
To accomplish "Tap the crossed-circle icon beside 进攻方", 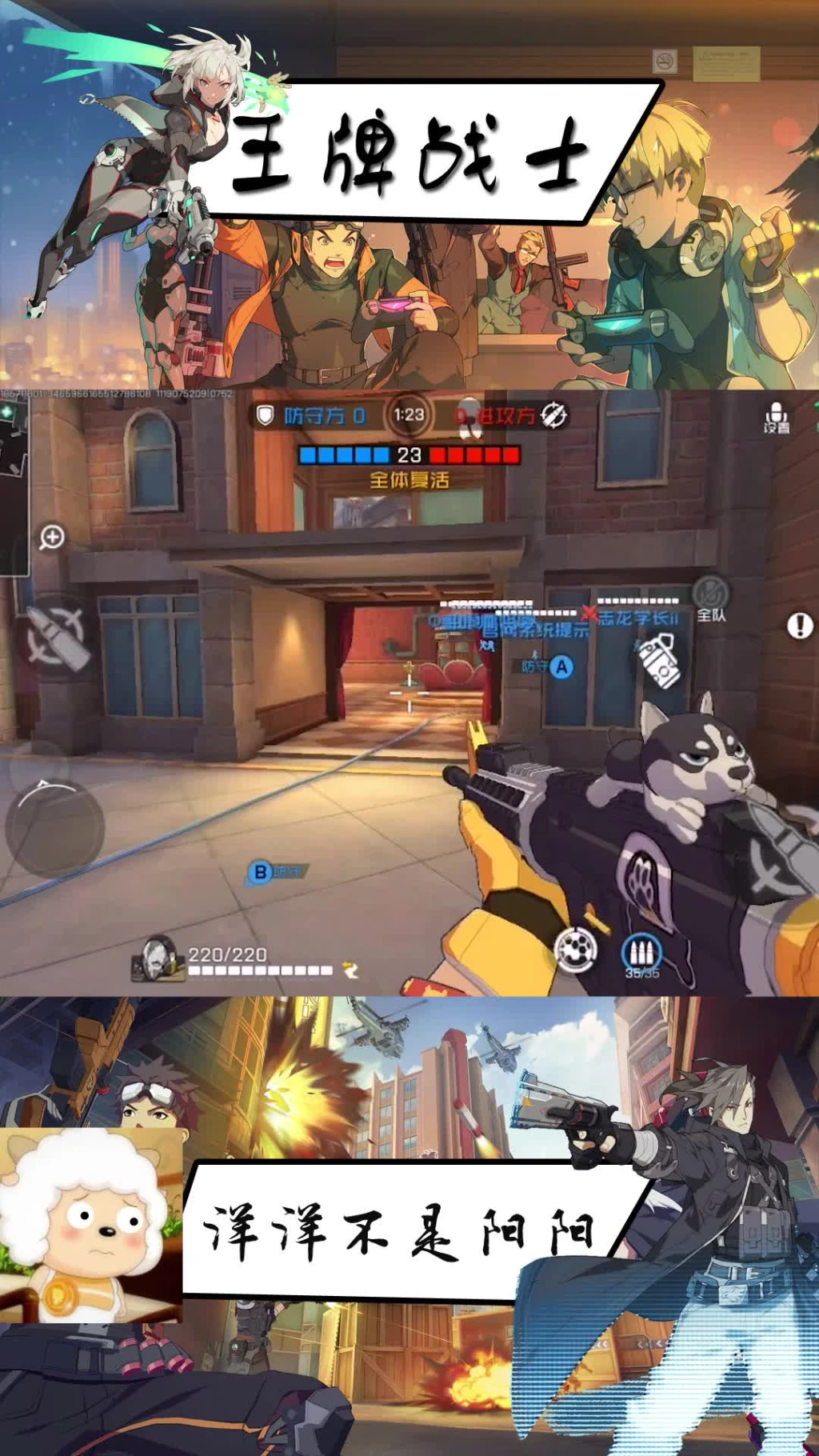I will [x=554, y=415].
